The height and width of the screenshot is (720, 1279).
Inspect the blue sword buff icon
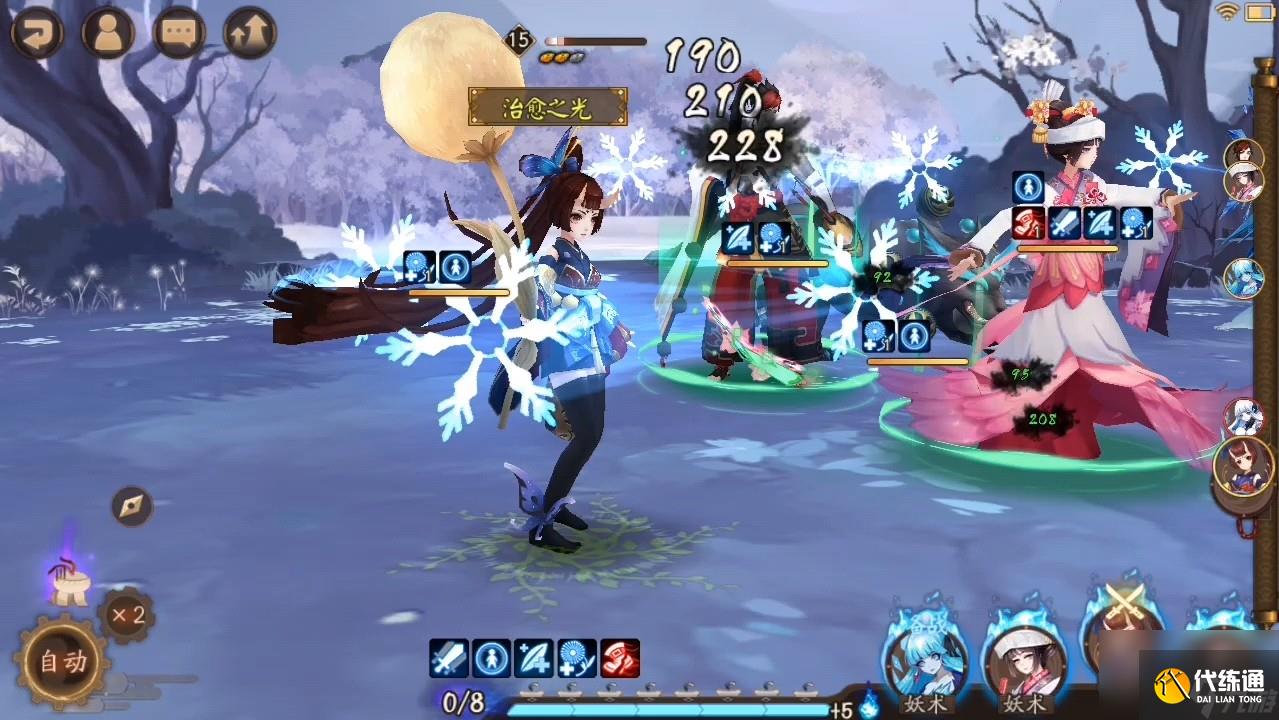449,658
